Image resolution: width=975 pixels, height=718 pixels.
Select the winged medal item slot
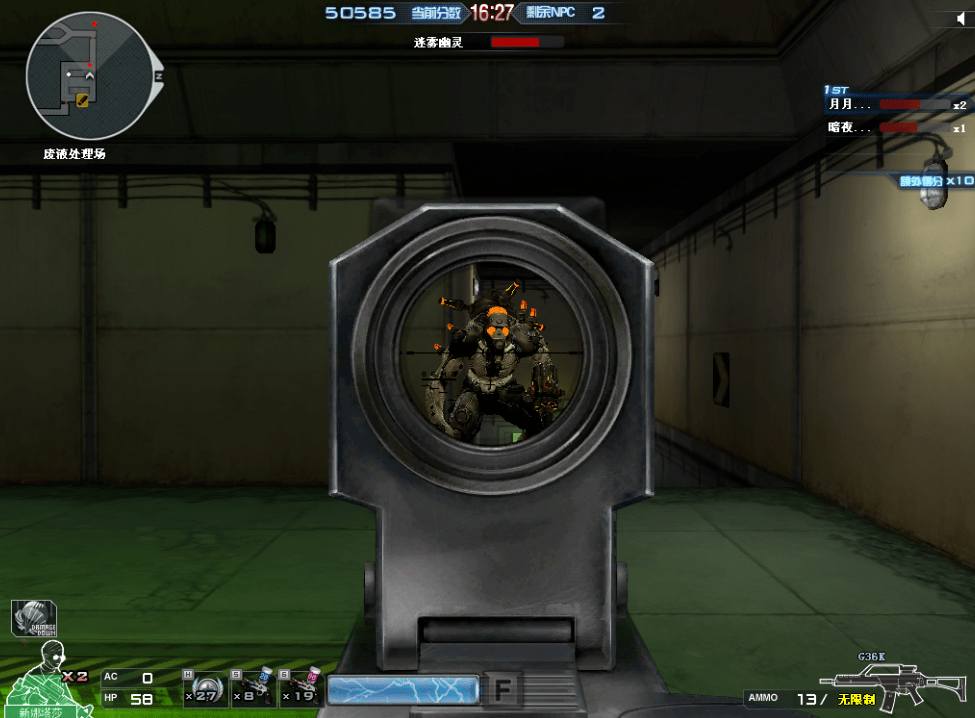point(204,688)
